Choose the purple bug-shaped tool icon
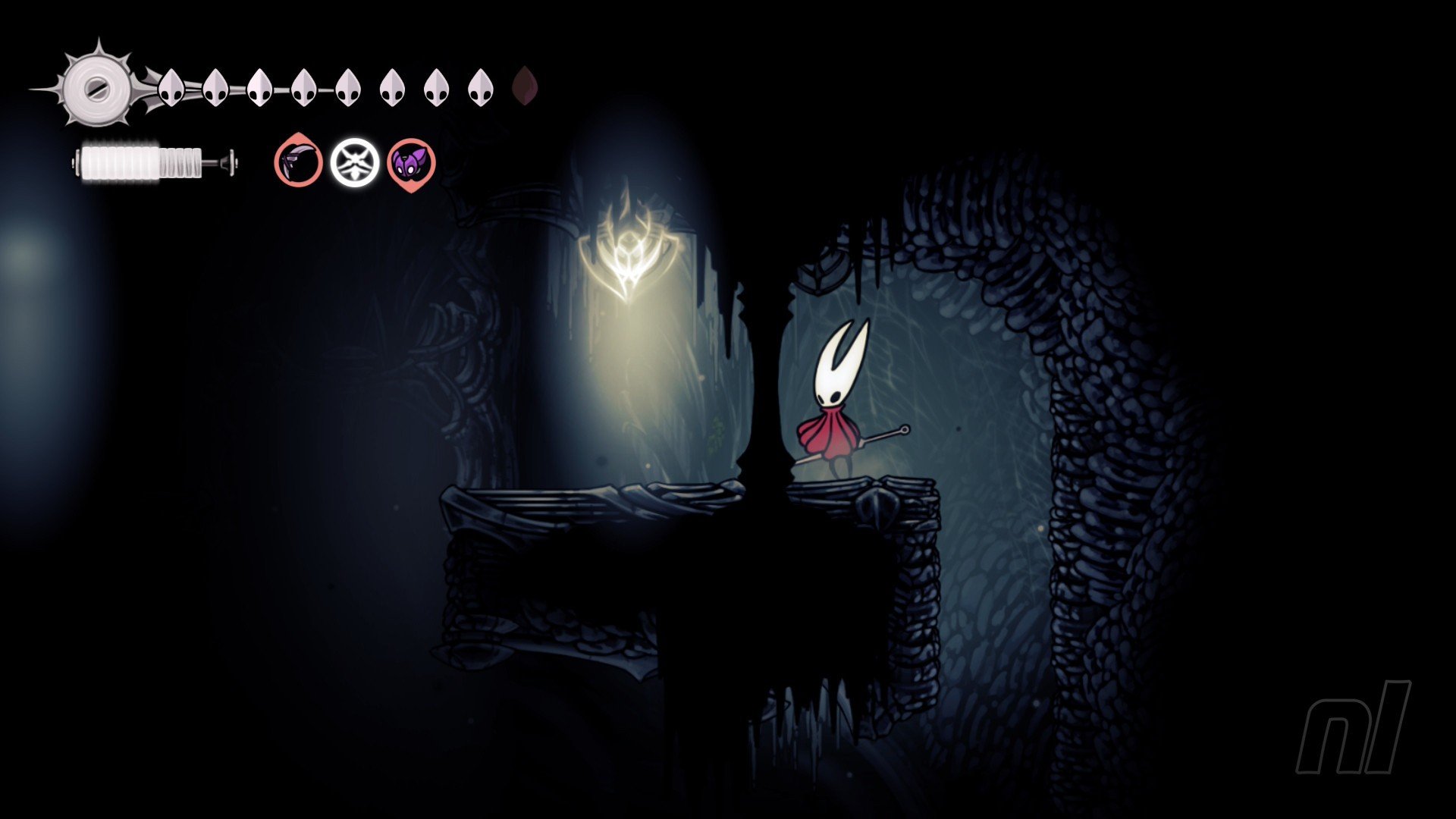Viewport: 1456px width, 819px height. pyautogui.click(x=411, y=162)
